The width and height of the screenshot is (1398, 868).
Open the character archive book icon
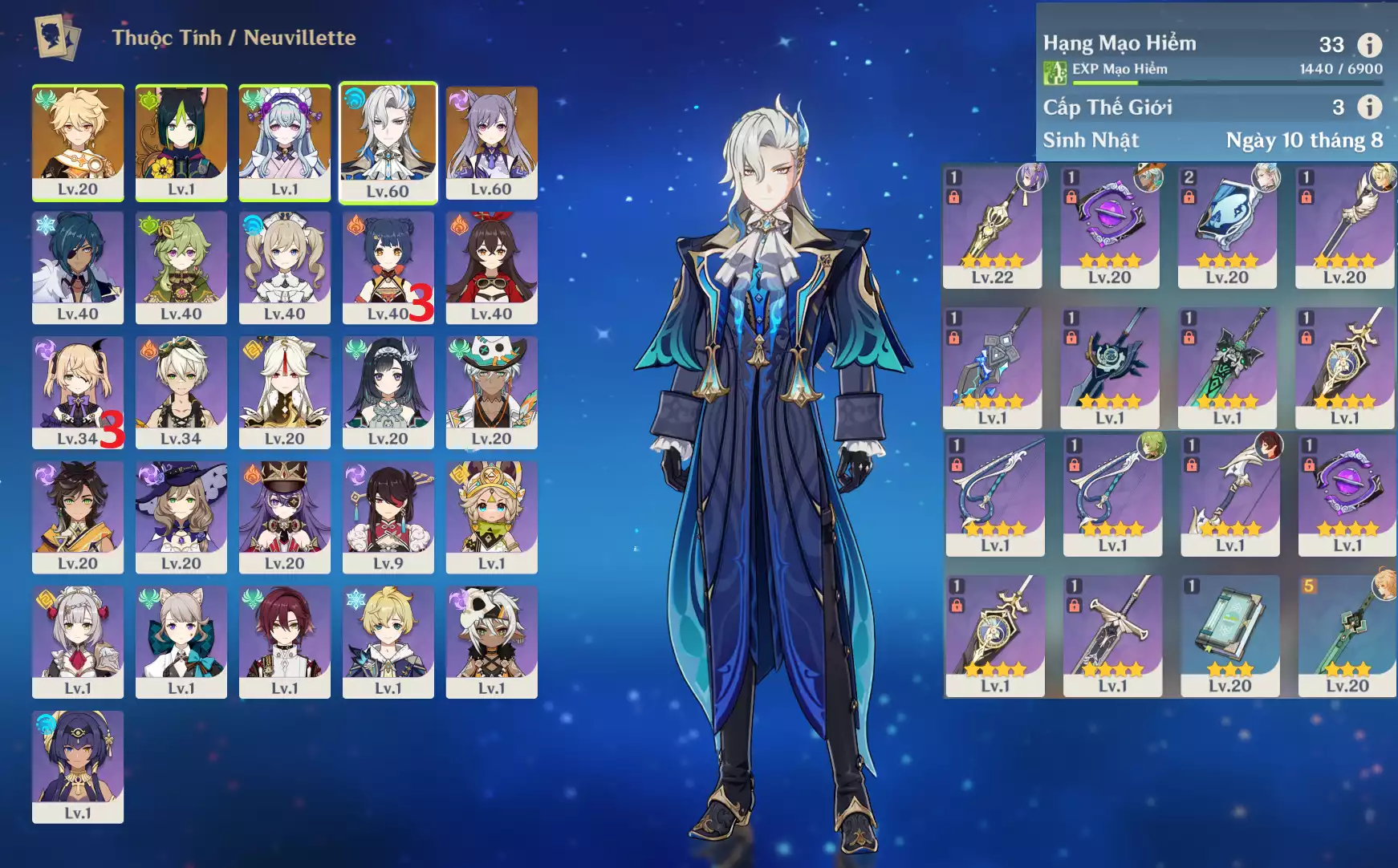click(57, 37)
